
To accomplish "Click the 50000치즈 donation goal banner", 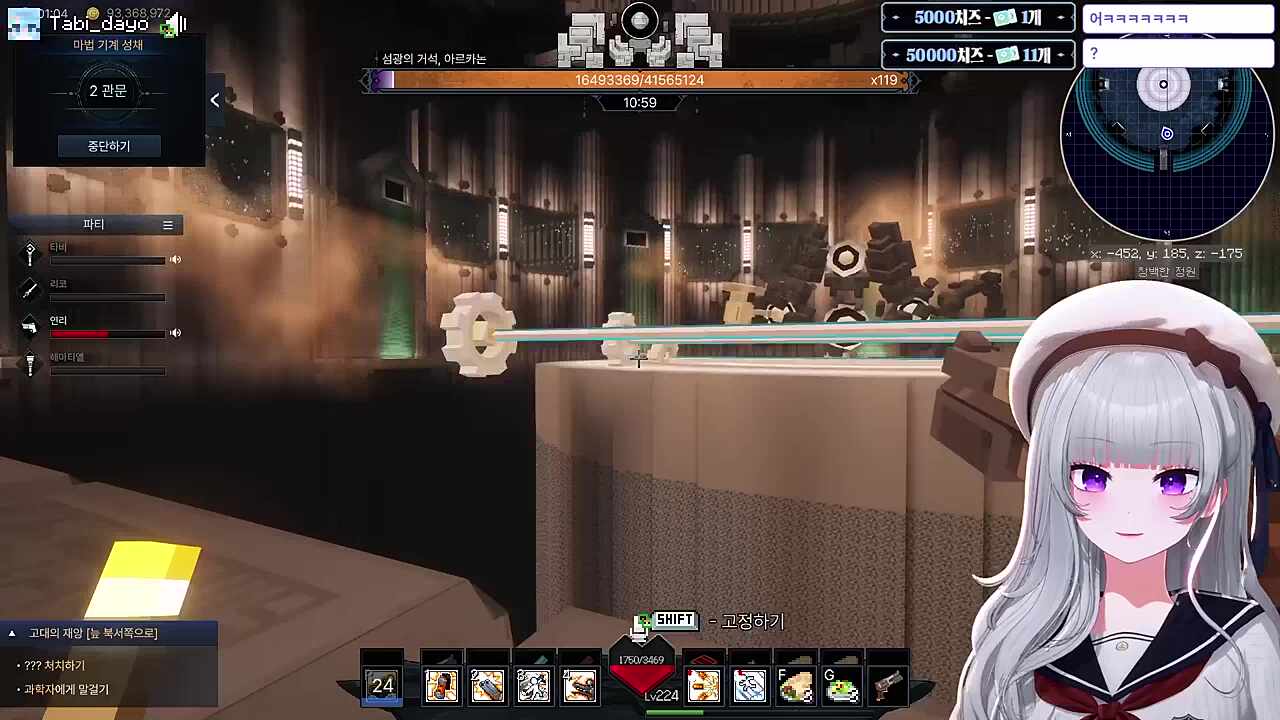I will click(978, 55).
